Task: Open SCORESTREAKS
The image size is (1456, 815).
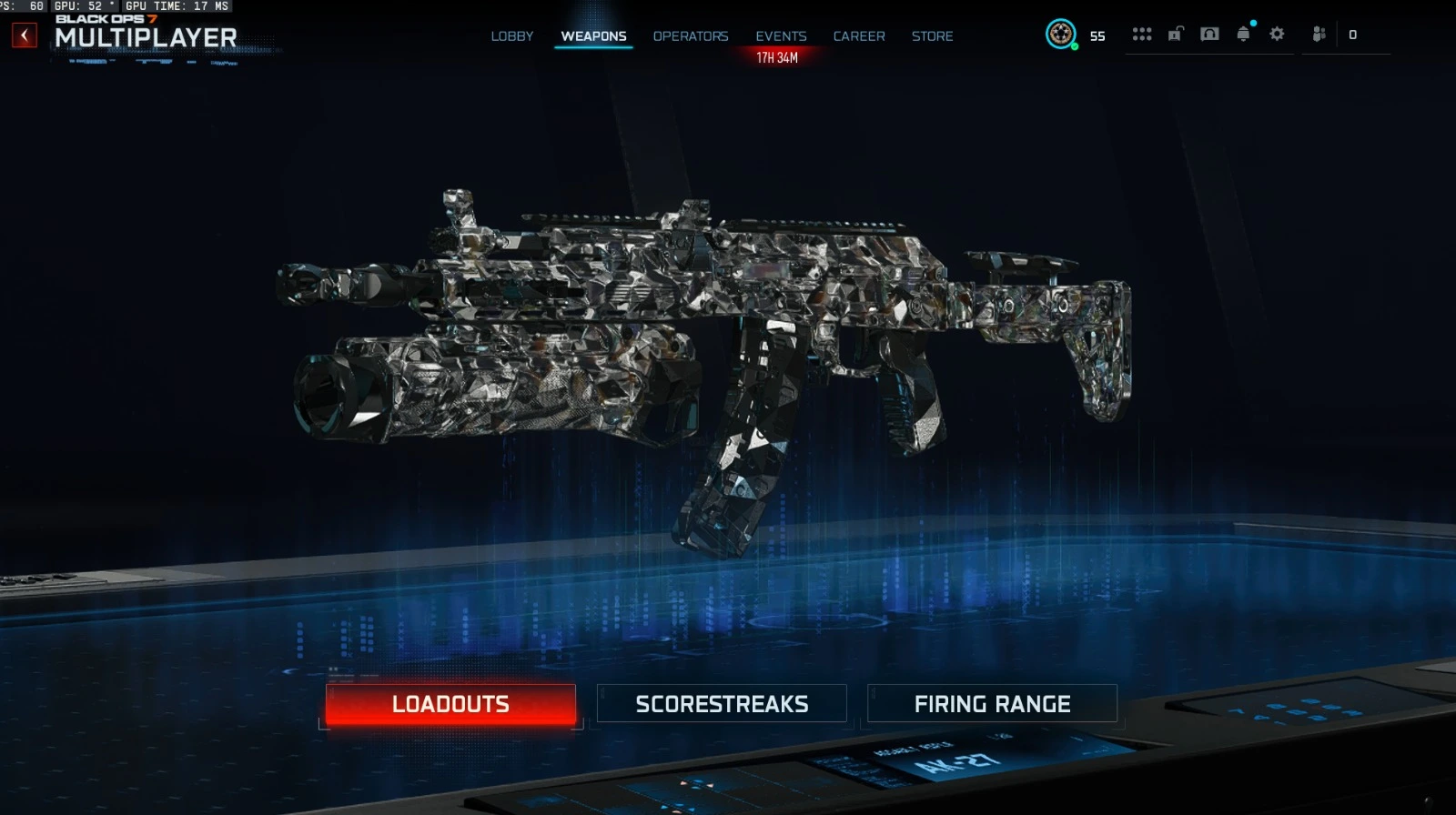Action: [x=723, y=703]
